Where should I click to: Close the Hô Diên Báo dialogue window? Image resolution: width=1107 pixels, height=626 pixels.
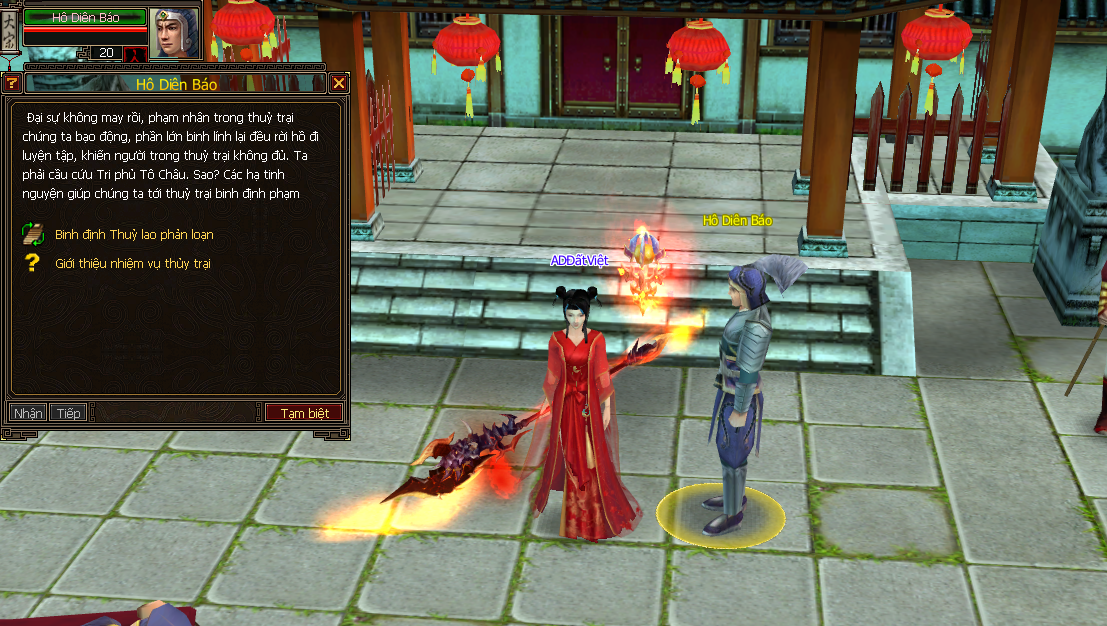pos(339,84)
